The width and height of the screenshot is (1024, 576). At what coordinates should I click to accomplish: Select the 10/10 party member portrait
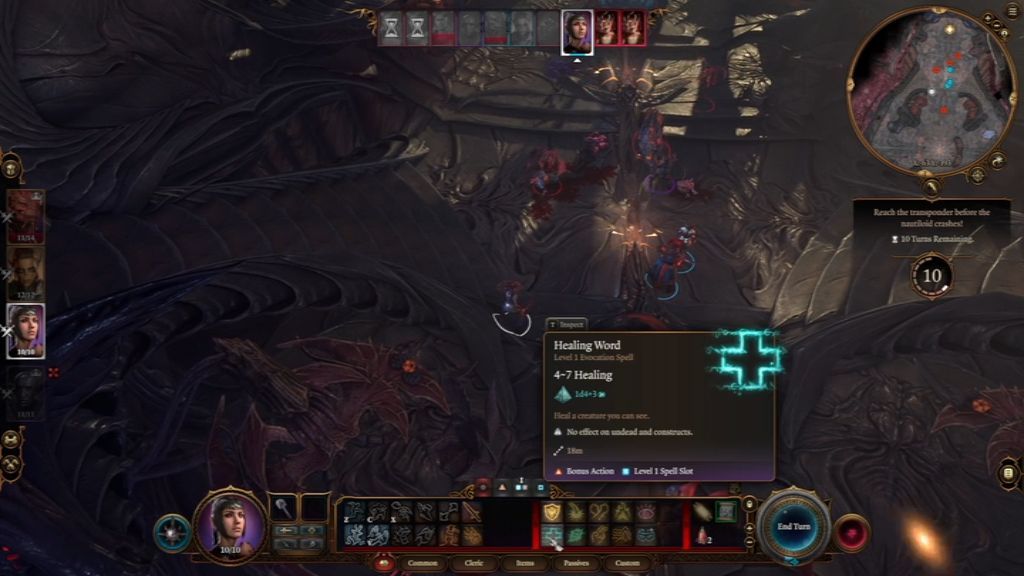click(26, 330)
